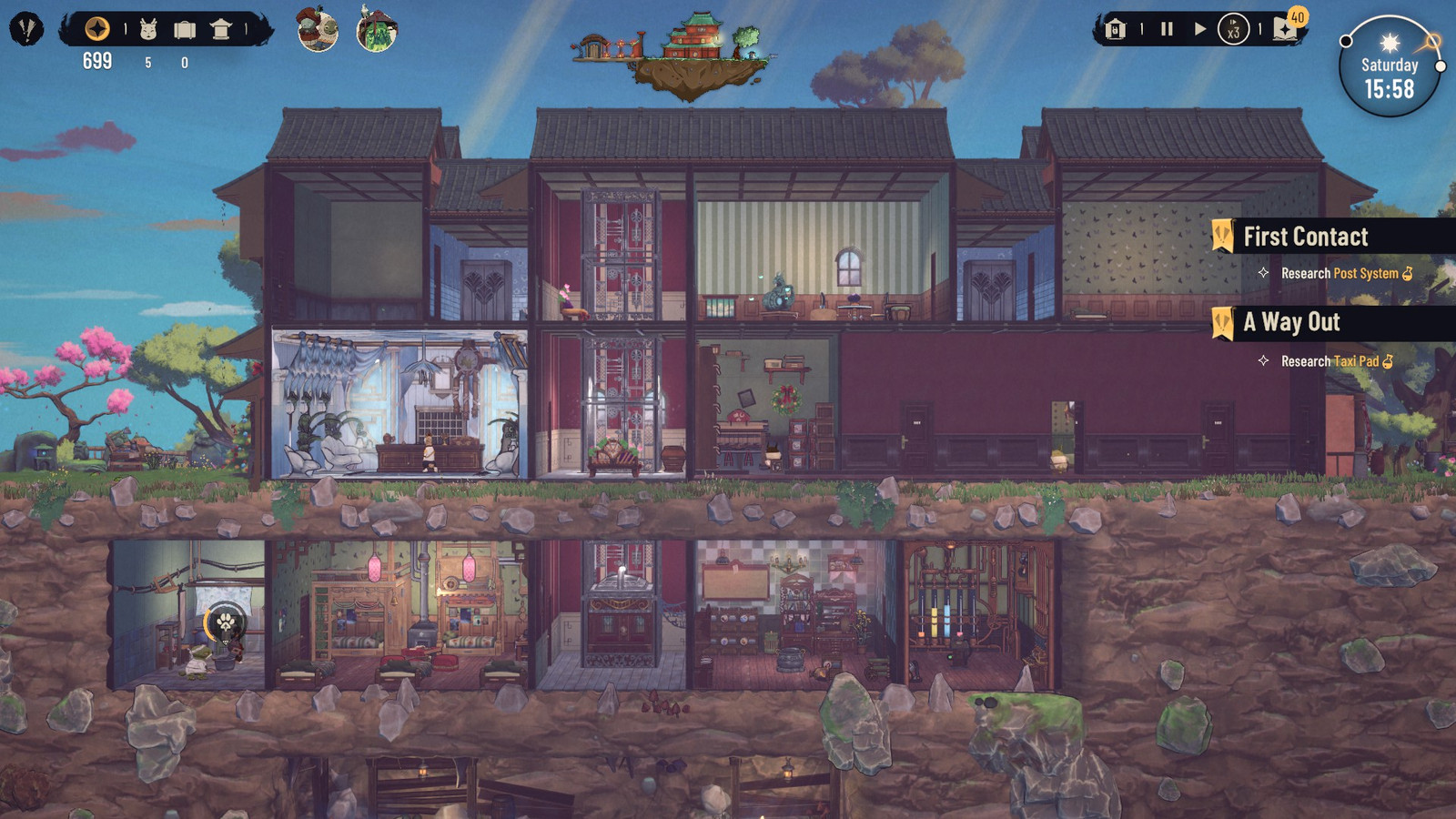Click the gold star currency icon

click(x=97, y=29)
